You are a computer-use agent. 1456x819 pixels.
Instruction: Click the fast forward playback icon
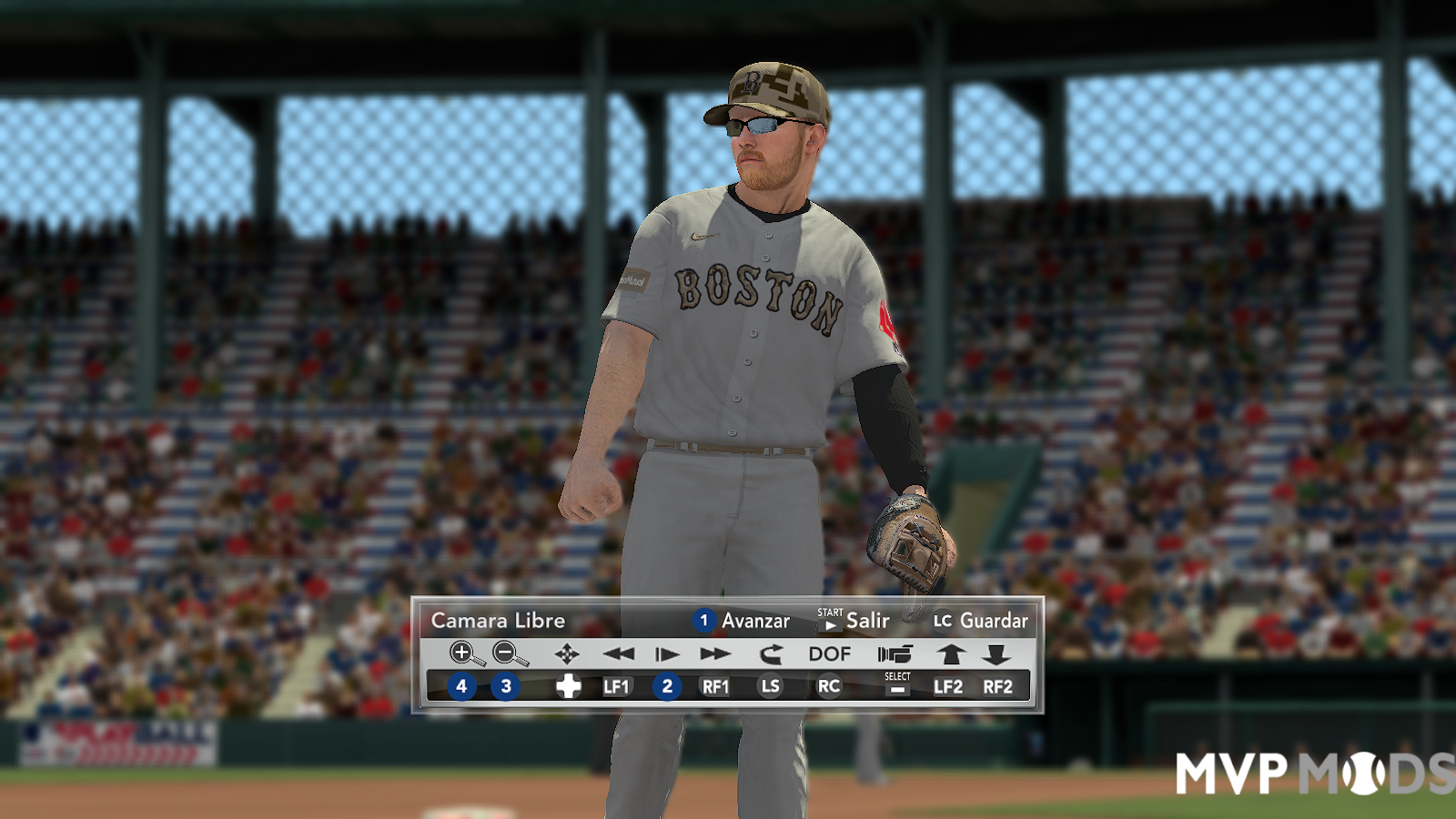(714, 653)
